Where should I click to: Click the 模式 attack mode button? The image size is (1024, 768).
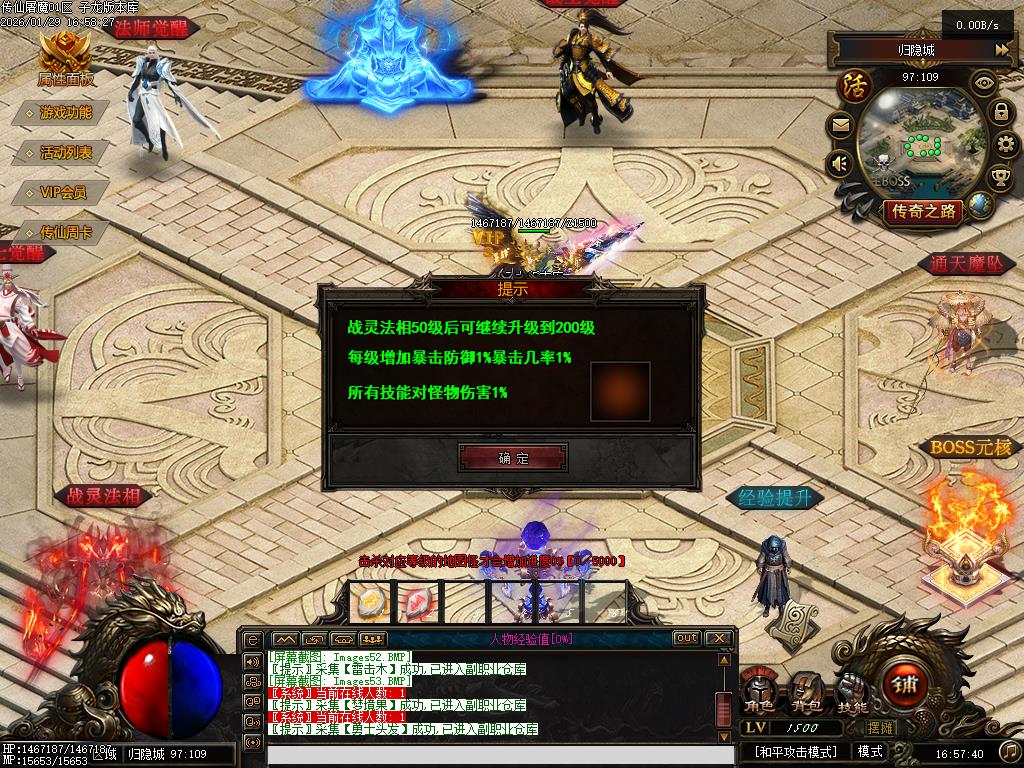[870, 751]
